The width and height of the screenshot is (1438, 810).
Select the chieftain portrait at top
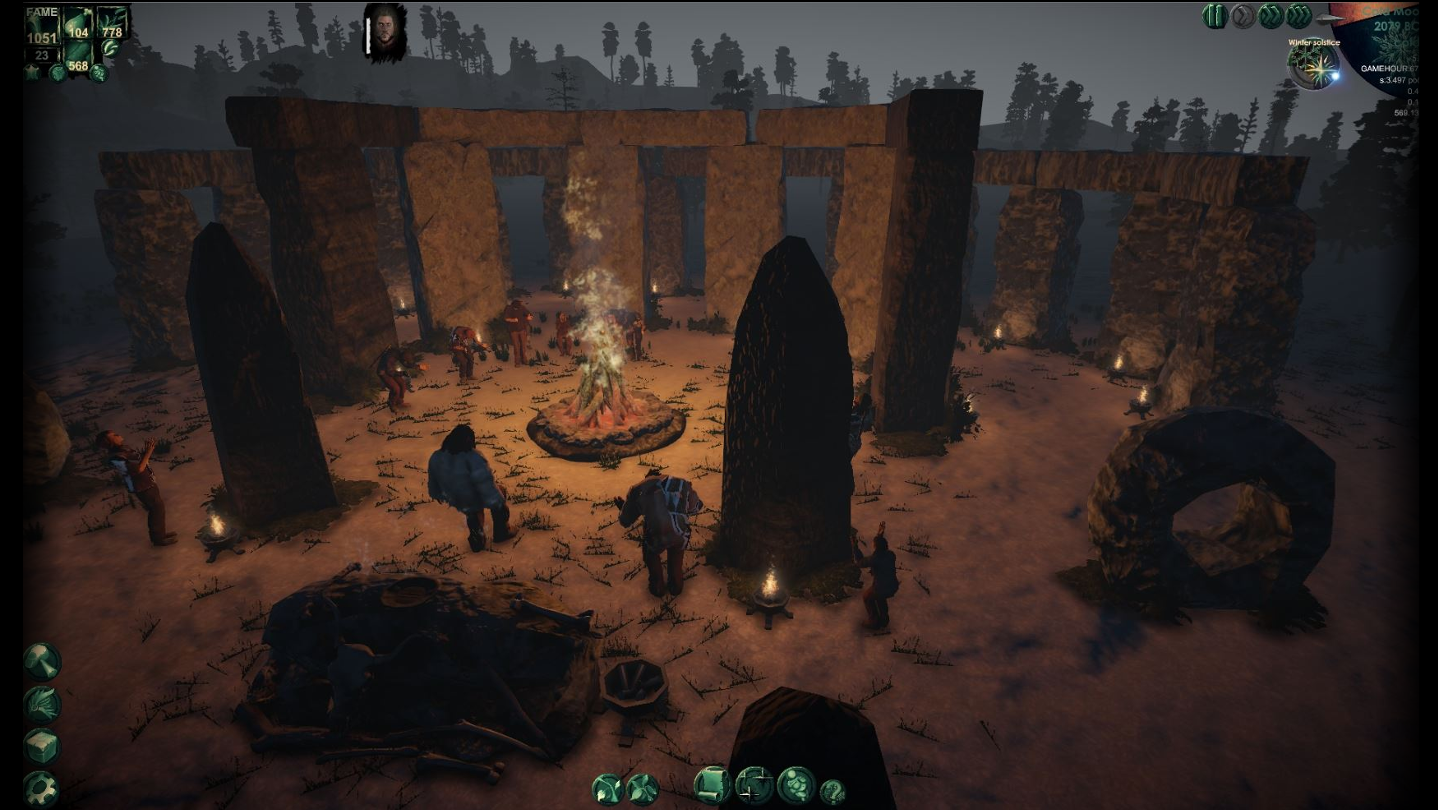385,32
